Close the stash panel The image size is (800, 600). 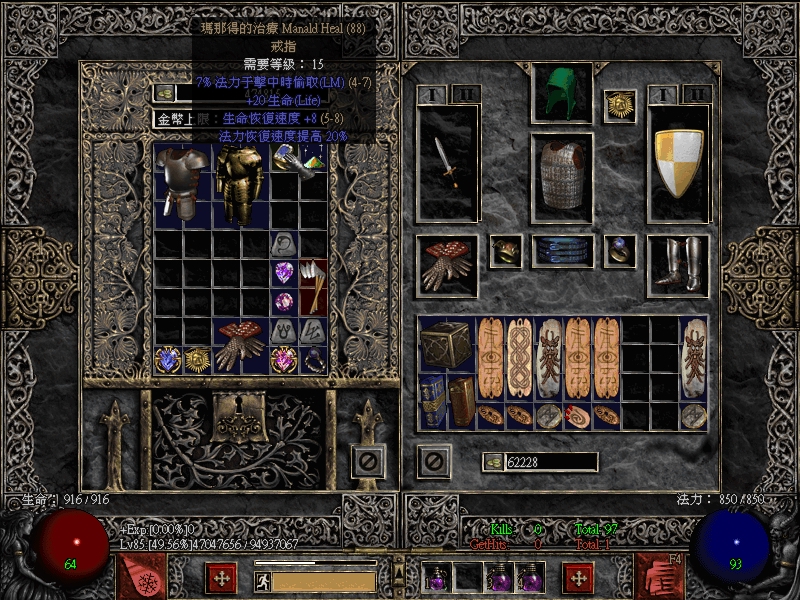coord(367,461)
